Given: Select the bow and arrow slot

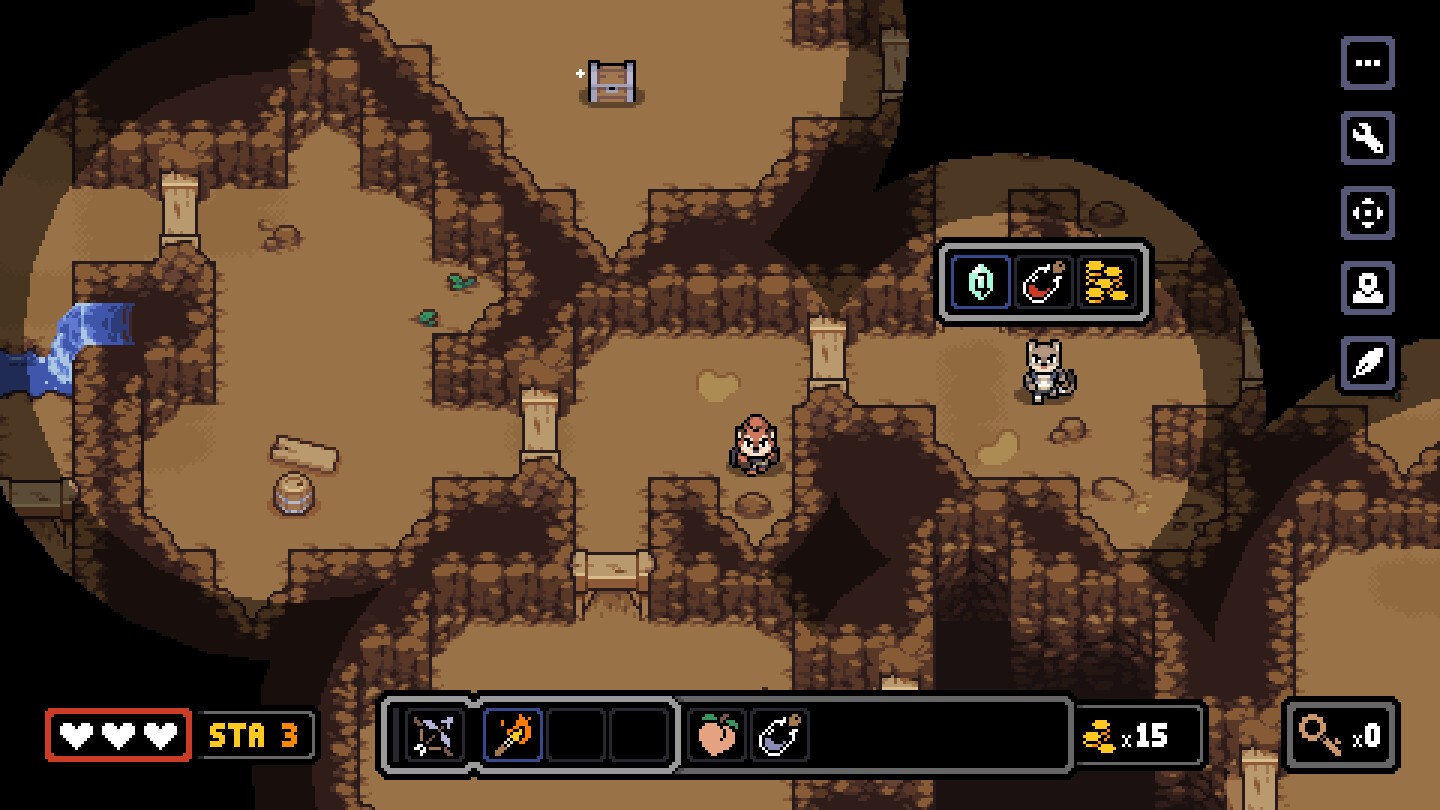Looking at the screenshot, I should [436, 736].
